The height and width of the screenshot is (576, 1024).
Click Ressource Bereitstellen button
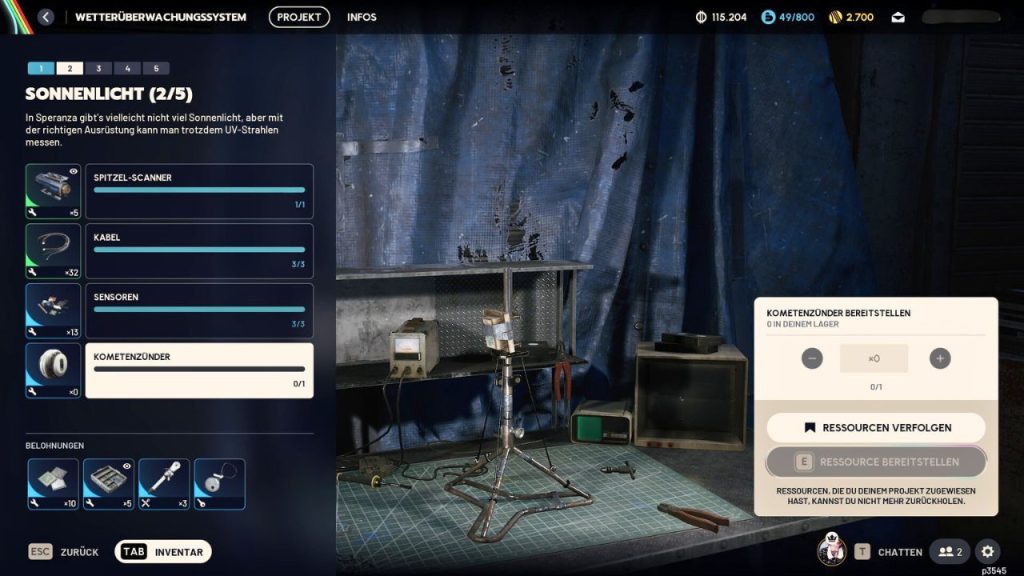pos(876,462)
